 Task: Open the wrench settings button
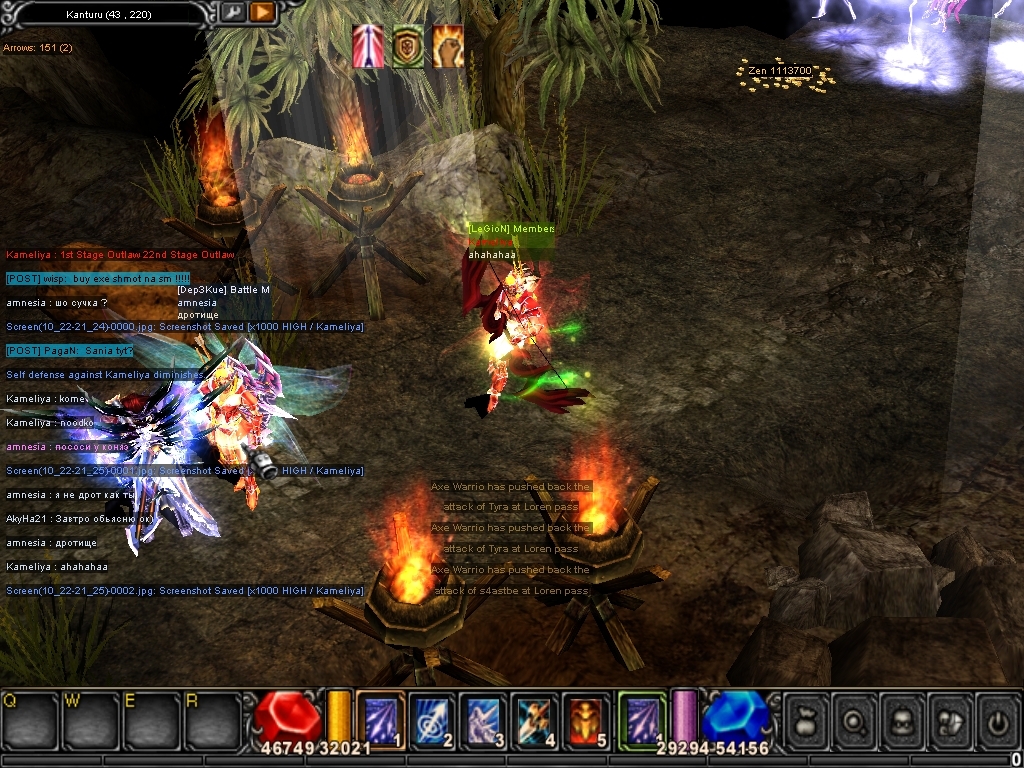pos(233,13)
